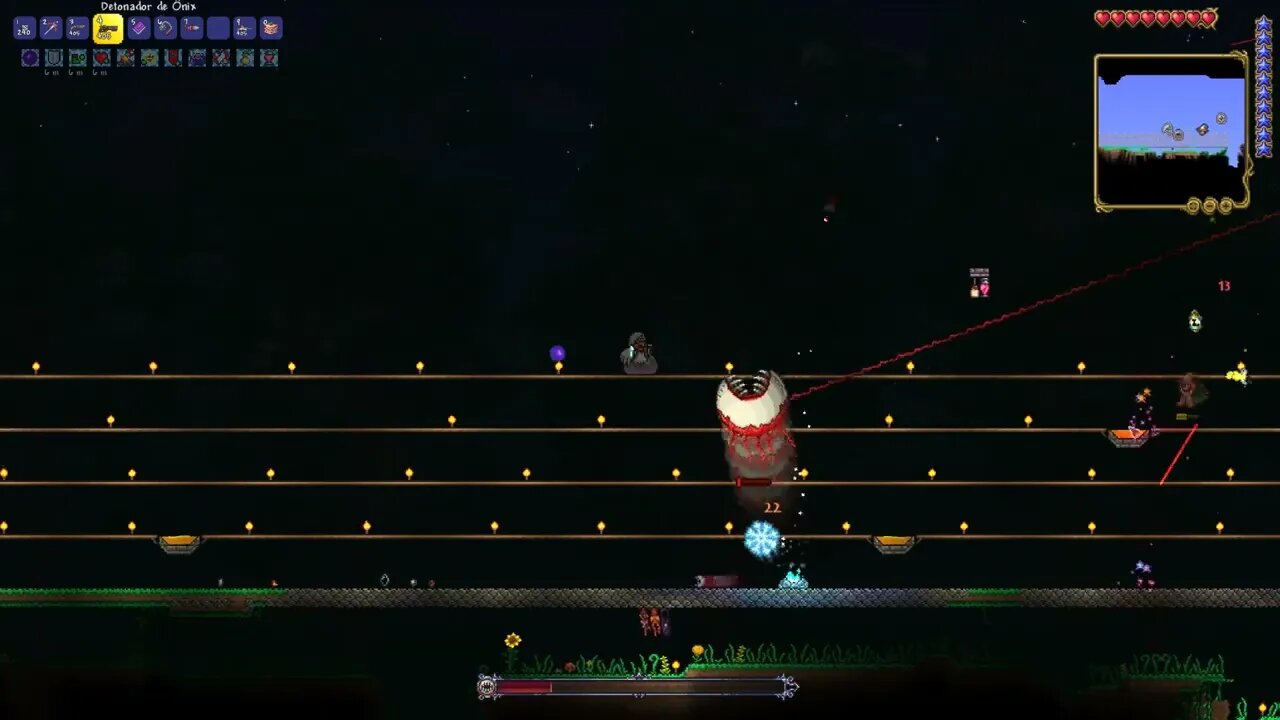Viewport: 1280px width, 720px height.
Task: Cancel the Ironskin shield buff
Action: (53, 58)
